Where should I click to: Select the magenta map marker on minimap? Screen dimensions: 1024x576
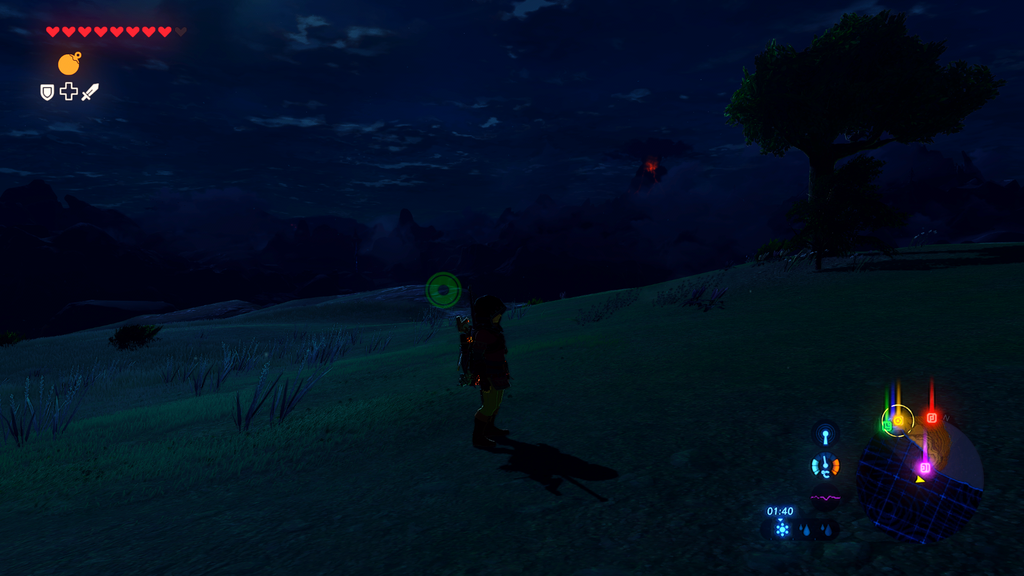pyautogui.click(x=924, y=467)
